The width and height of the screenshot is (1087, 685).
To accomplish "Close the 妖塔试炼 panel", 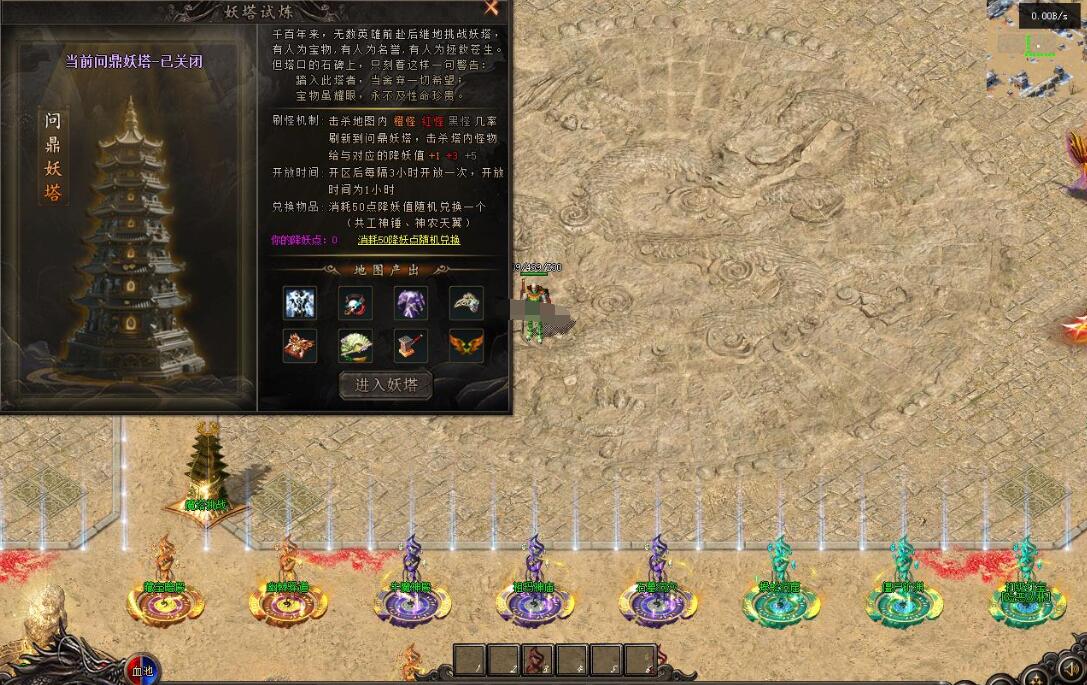I will 491,8.
